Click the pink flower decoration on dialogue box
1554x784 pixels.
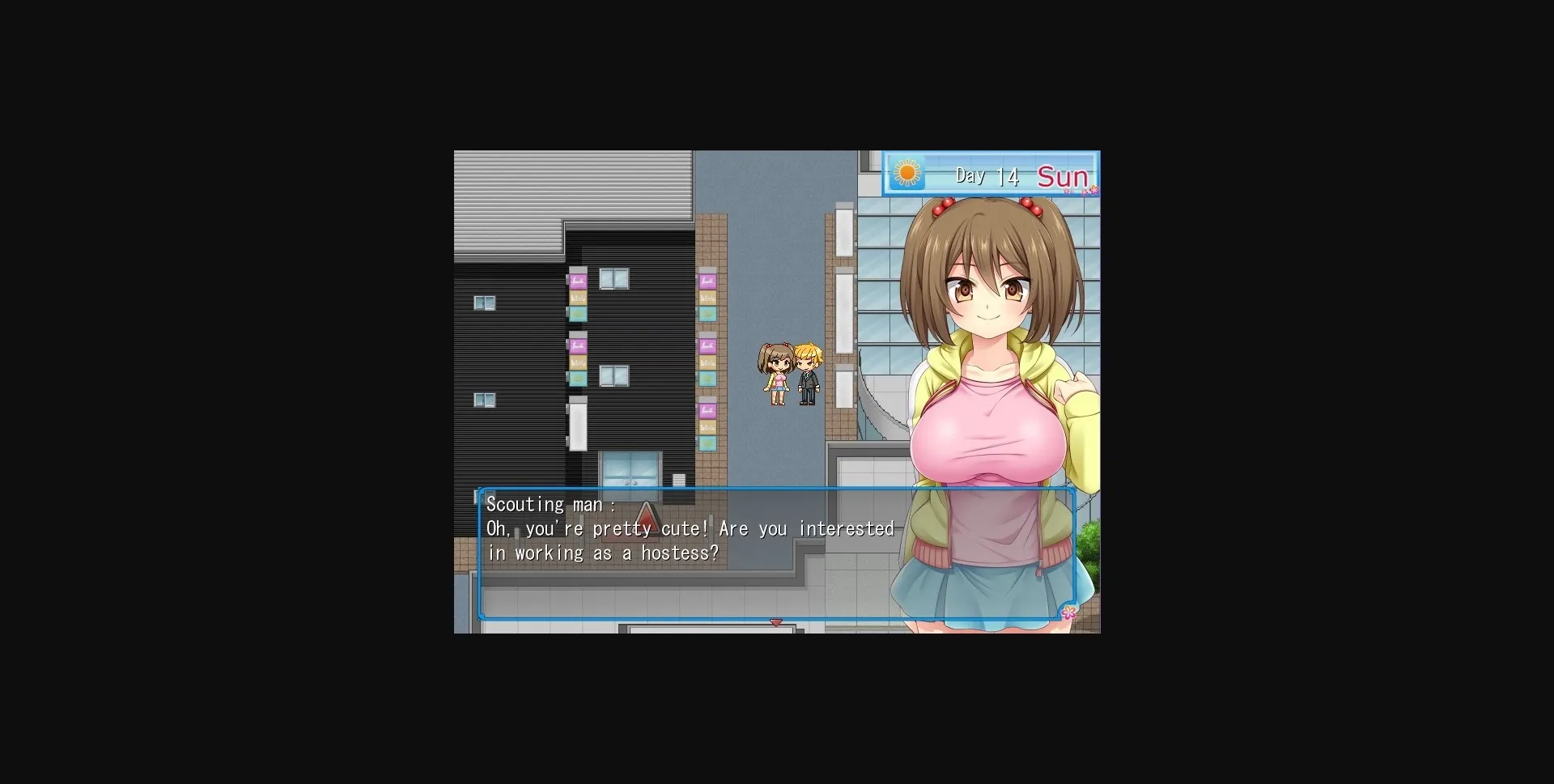1068,613
